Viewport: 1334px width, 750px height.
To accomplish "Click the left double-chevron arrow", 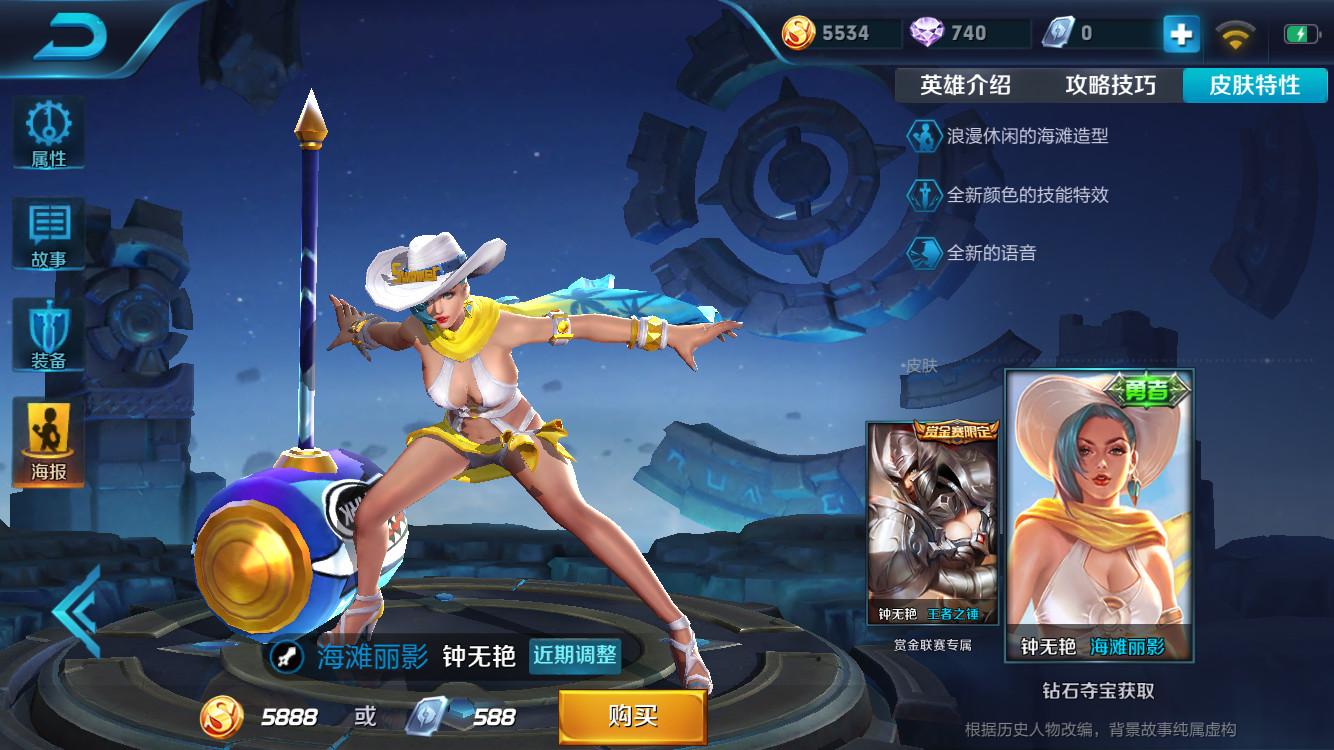I will 76,610.
